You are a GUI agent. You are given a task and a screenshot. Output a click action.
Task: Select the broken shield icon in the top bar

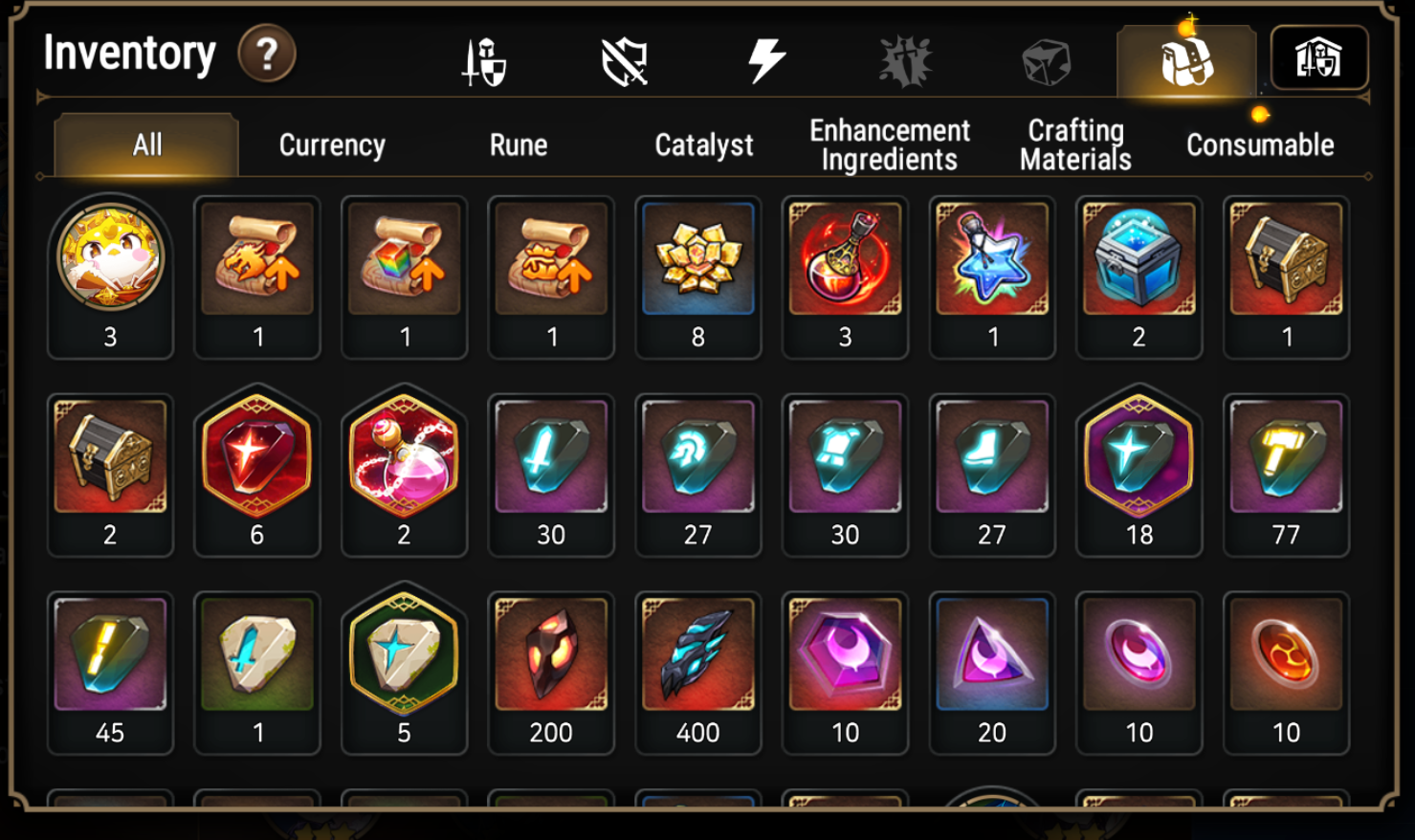click(x=623, y=59)
